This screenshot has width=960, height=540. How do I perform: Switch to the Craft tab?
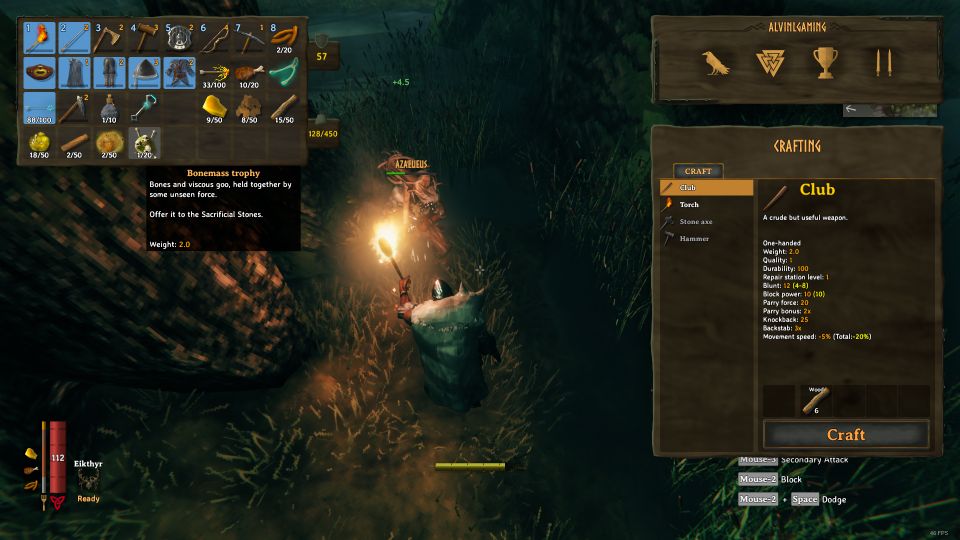[698, 171]
